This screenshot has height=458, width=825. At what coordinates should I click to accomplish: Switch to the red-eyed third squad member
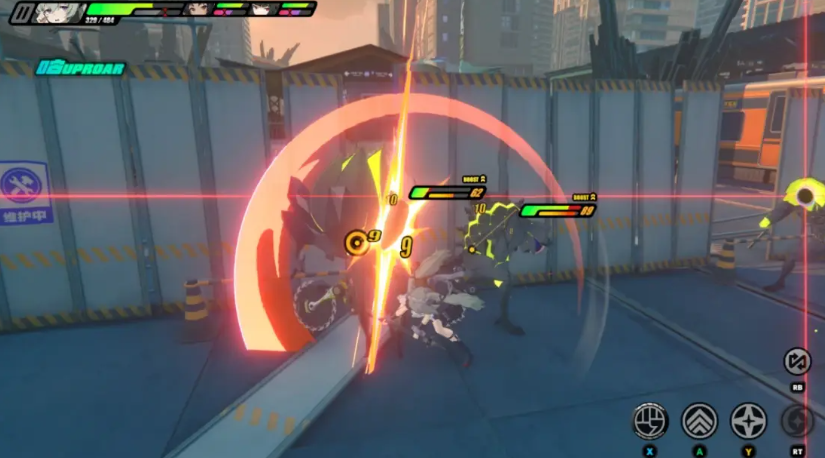pos(261,9)
